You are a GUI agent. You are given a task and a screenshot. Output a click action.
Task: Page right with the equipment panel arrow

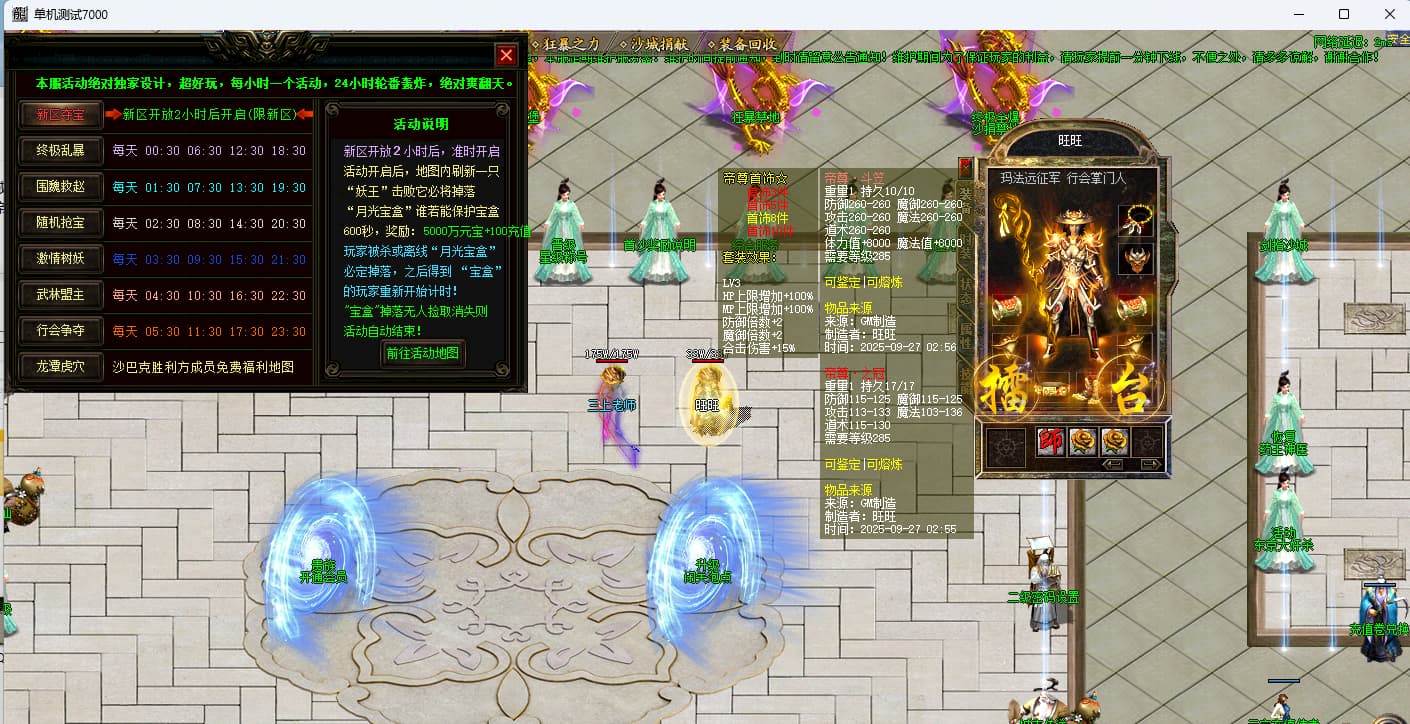click(x=1150, y=464)
